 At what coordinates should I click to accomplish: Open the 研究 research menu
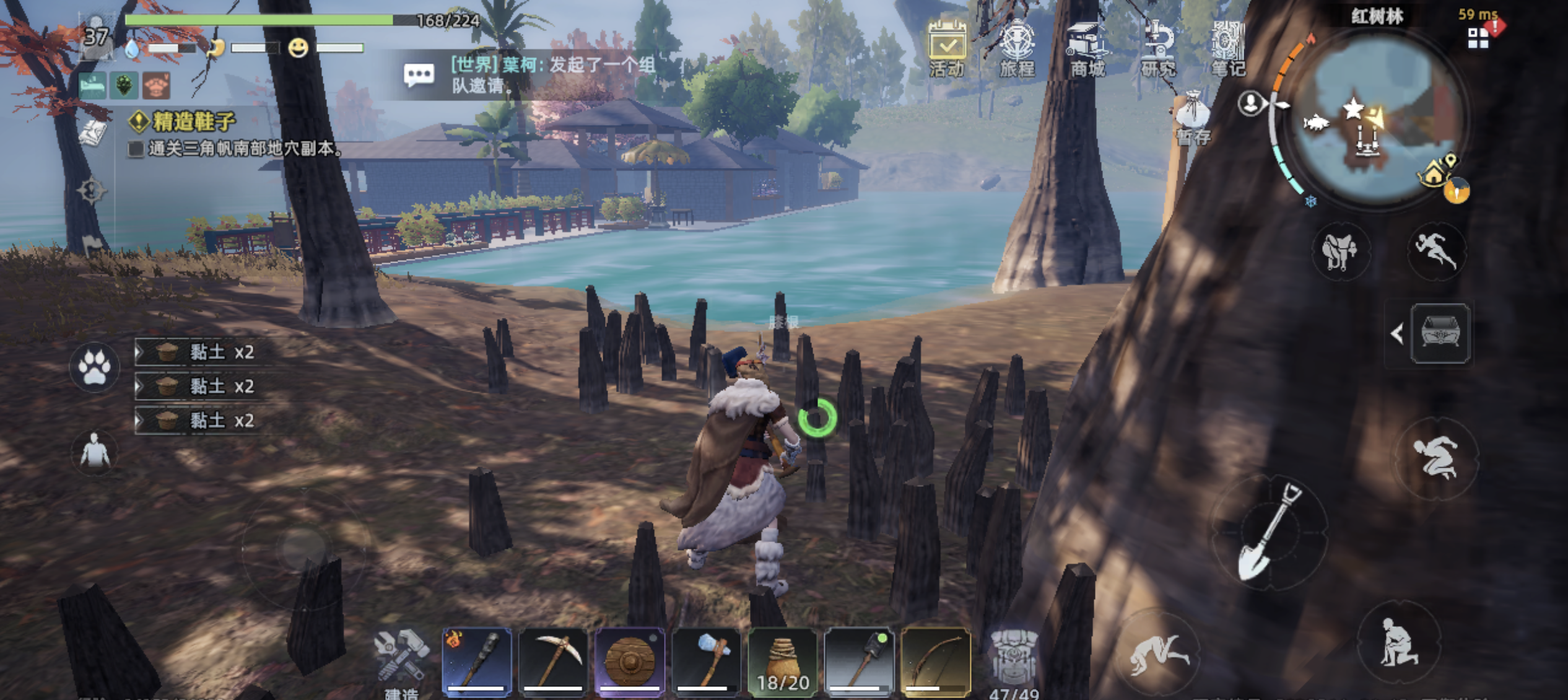1158,48
